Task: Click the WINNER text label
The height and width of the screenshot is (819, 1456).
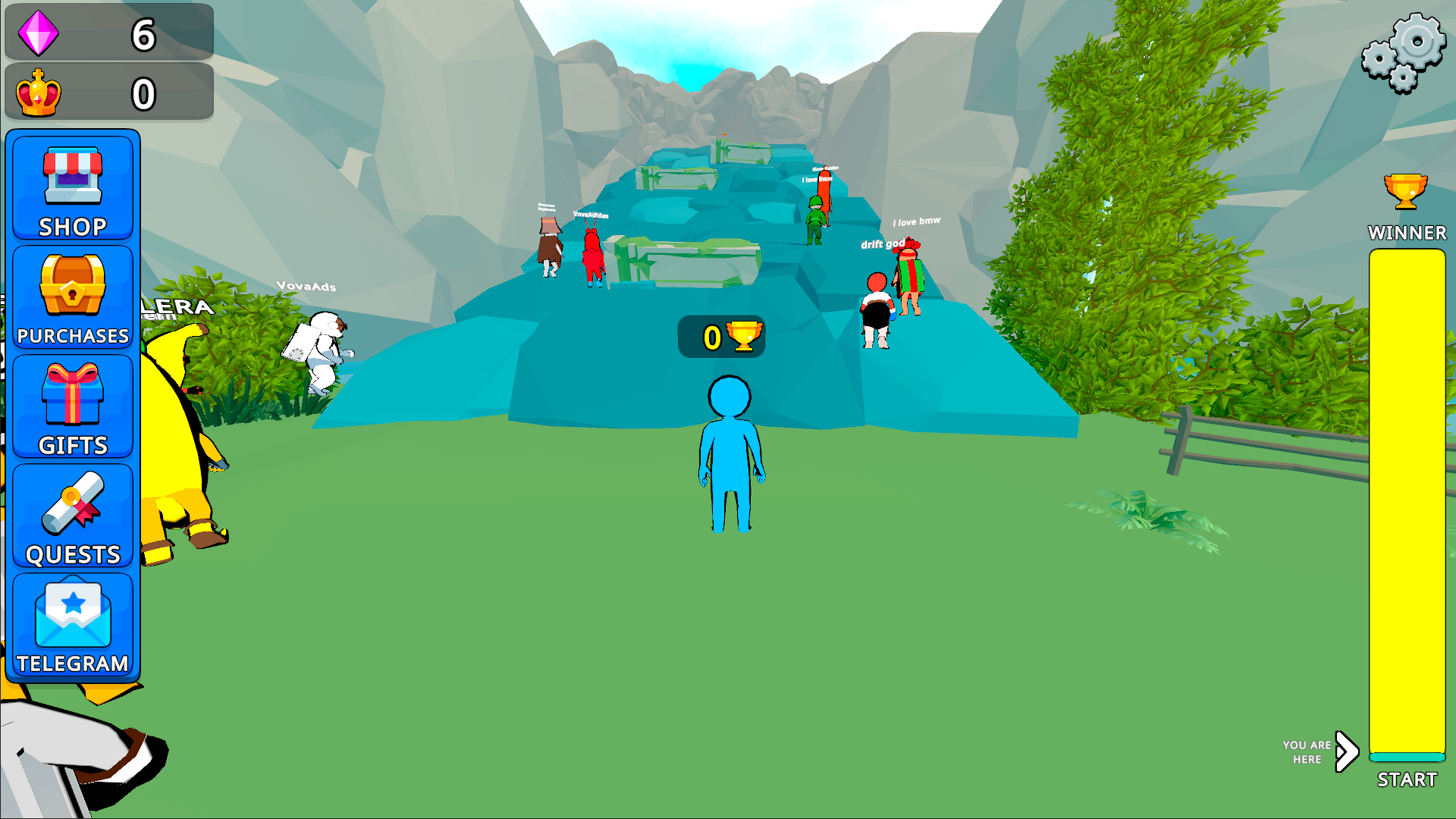Action: click(x=1407, y=233)
